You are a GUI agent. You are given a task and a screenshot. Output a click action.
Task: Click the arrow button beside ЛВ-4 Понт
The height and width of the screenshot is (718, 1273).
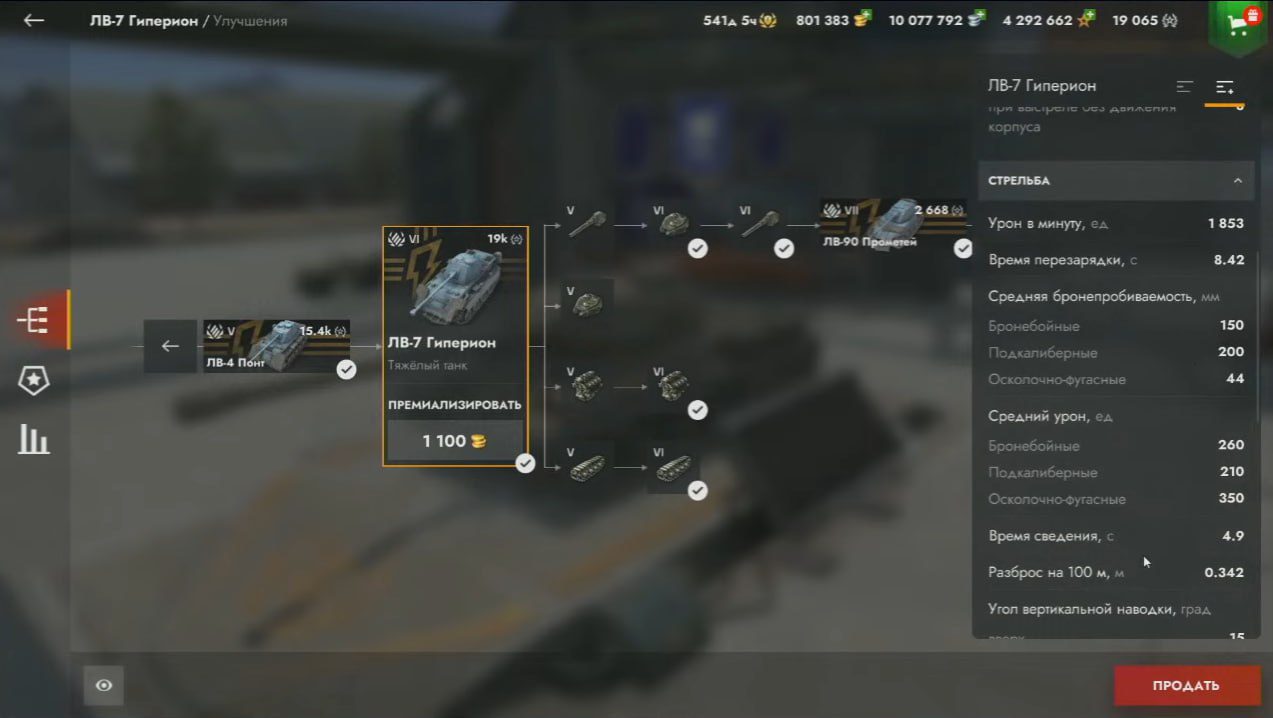[170, 346]
